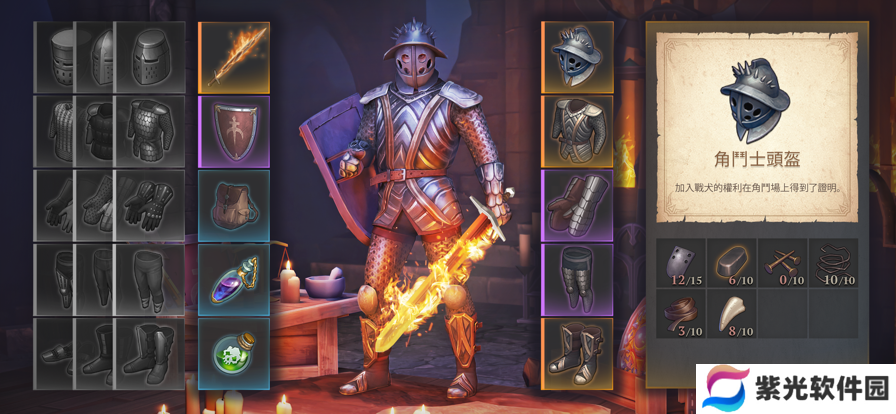The image size is (896, 414).
Task: Select the equipped boots slot
Action: click(576, 352)
